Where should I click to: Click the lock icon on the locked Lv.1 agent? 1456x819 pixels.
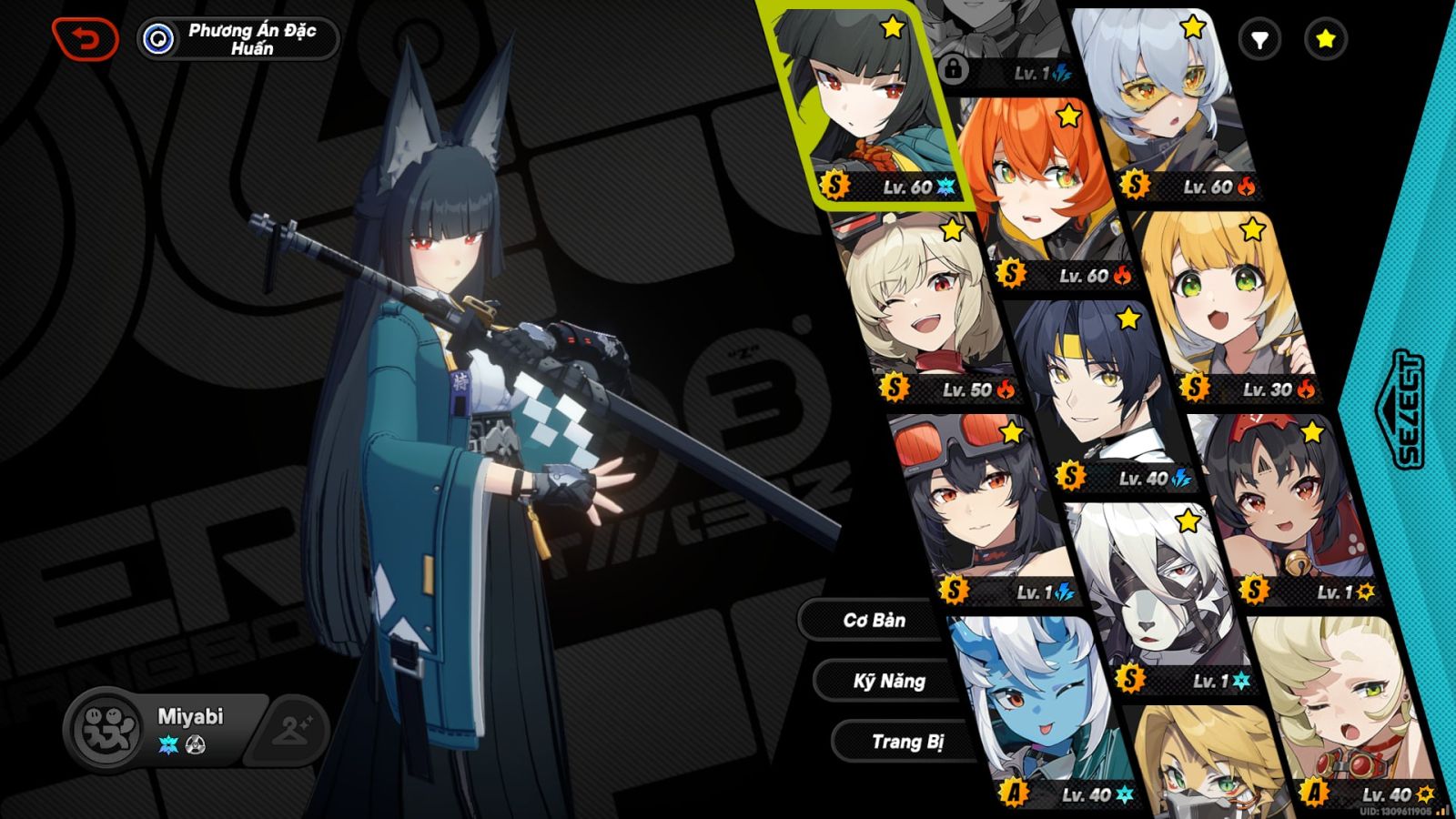954,67
